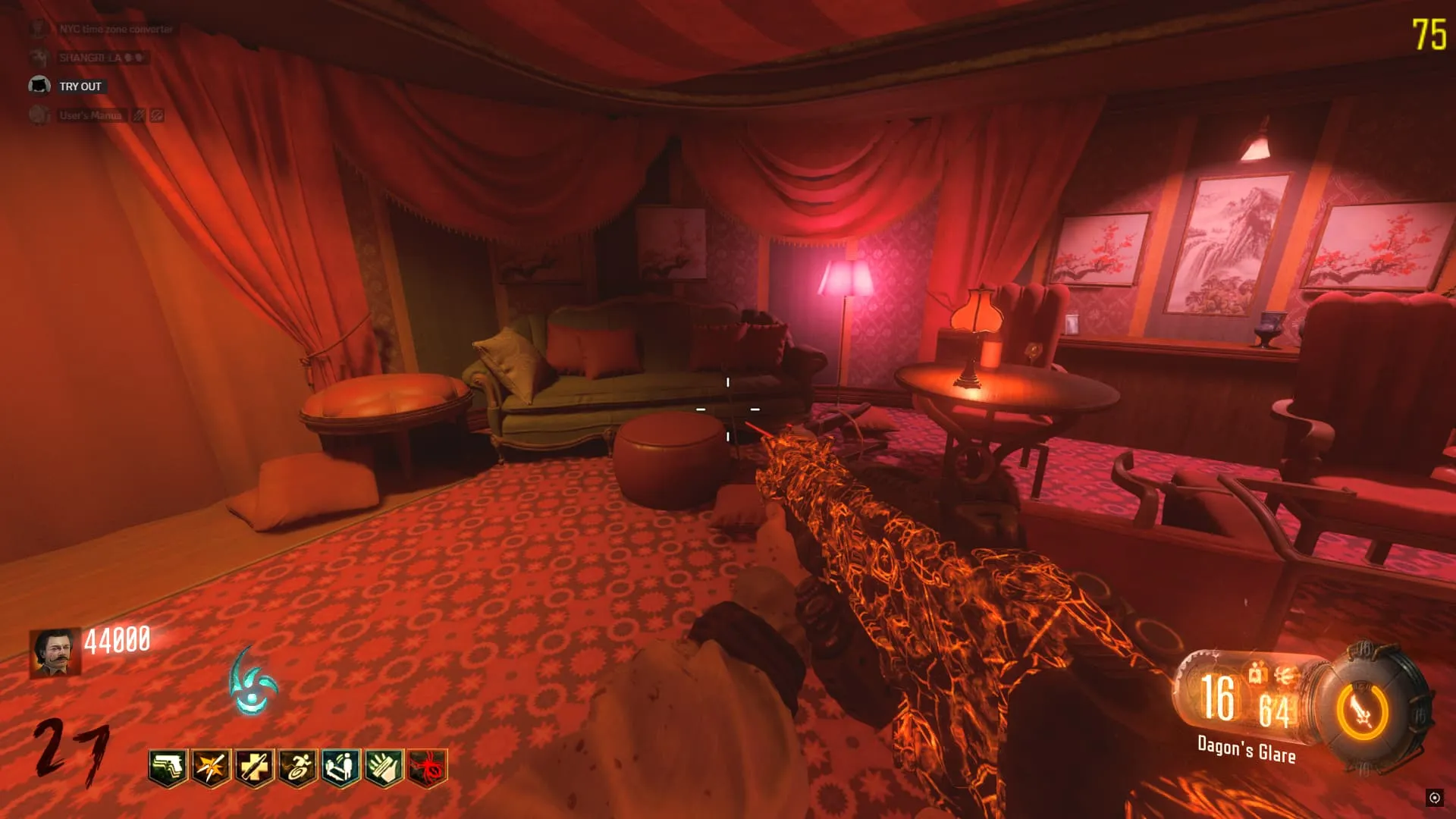Click the Juggernog cross perk icon
The image size is (1456, 819).
coord(254,768)
